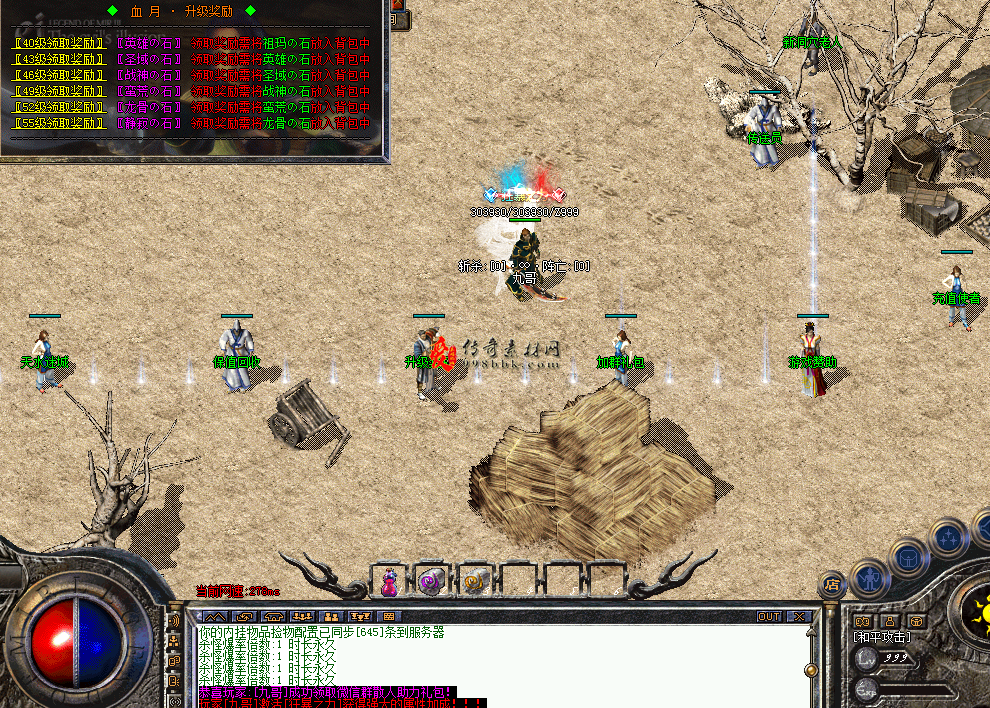The height and width of the screenshot is (708, 990).
Task: Toggle the 和平攻击 attack mode label
Action: coord(883,637)
